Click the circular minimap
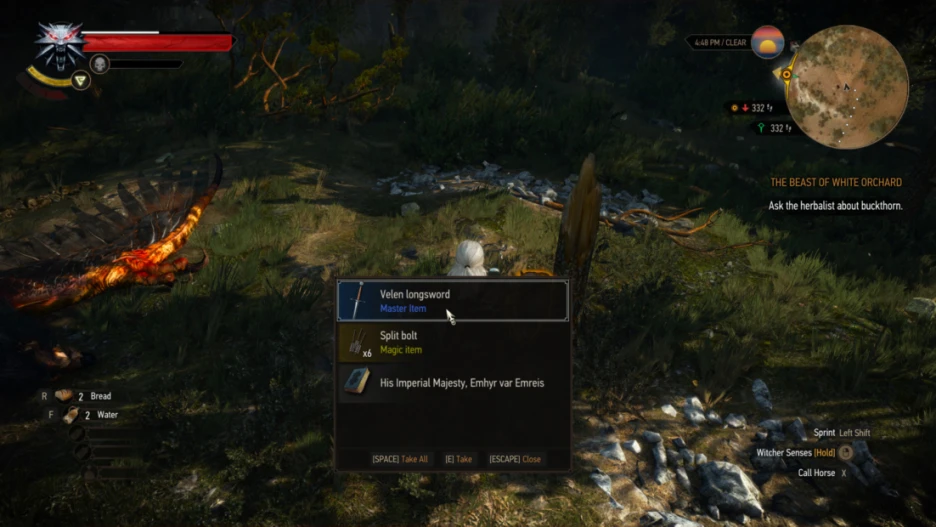936x527 pixels. click(846, 87)
